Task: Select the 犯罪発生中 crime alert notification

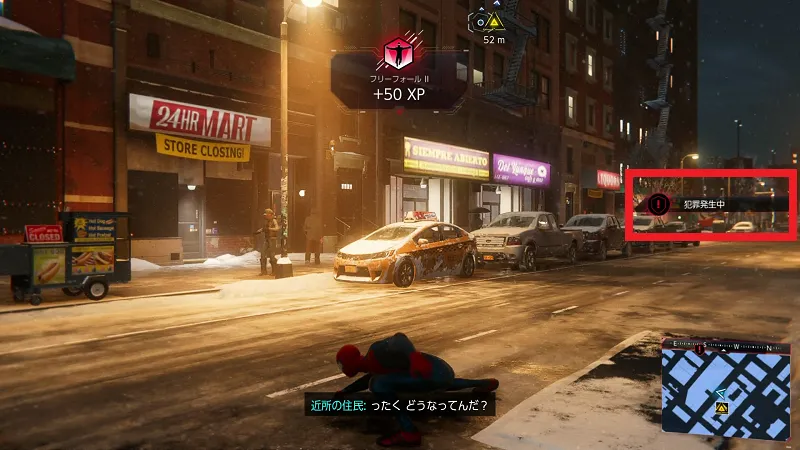Action: 709,204
